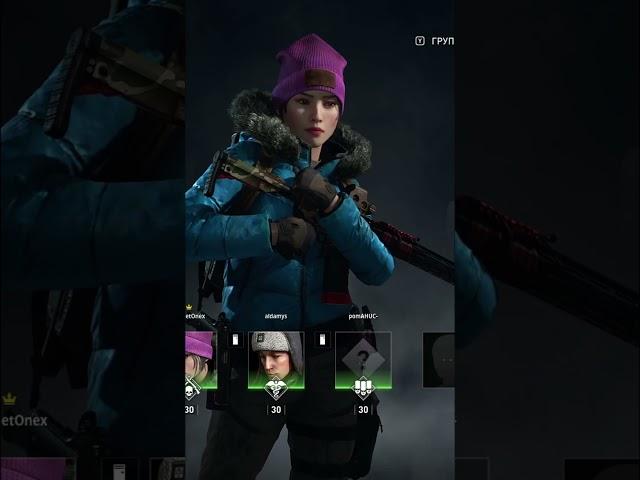Screen dimensions: 640x480
Task: Select pomAHUC-'s question mark operator card
Action: pos(362,360)
